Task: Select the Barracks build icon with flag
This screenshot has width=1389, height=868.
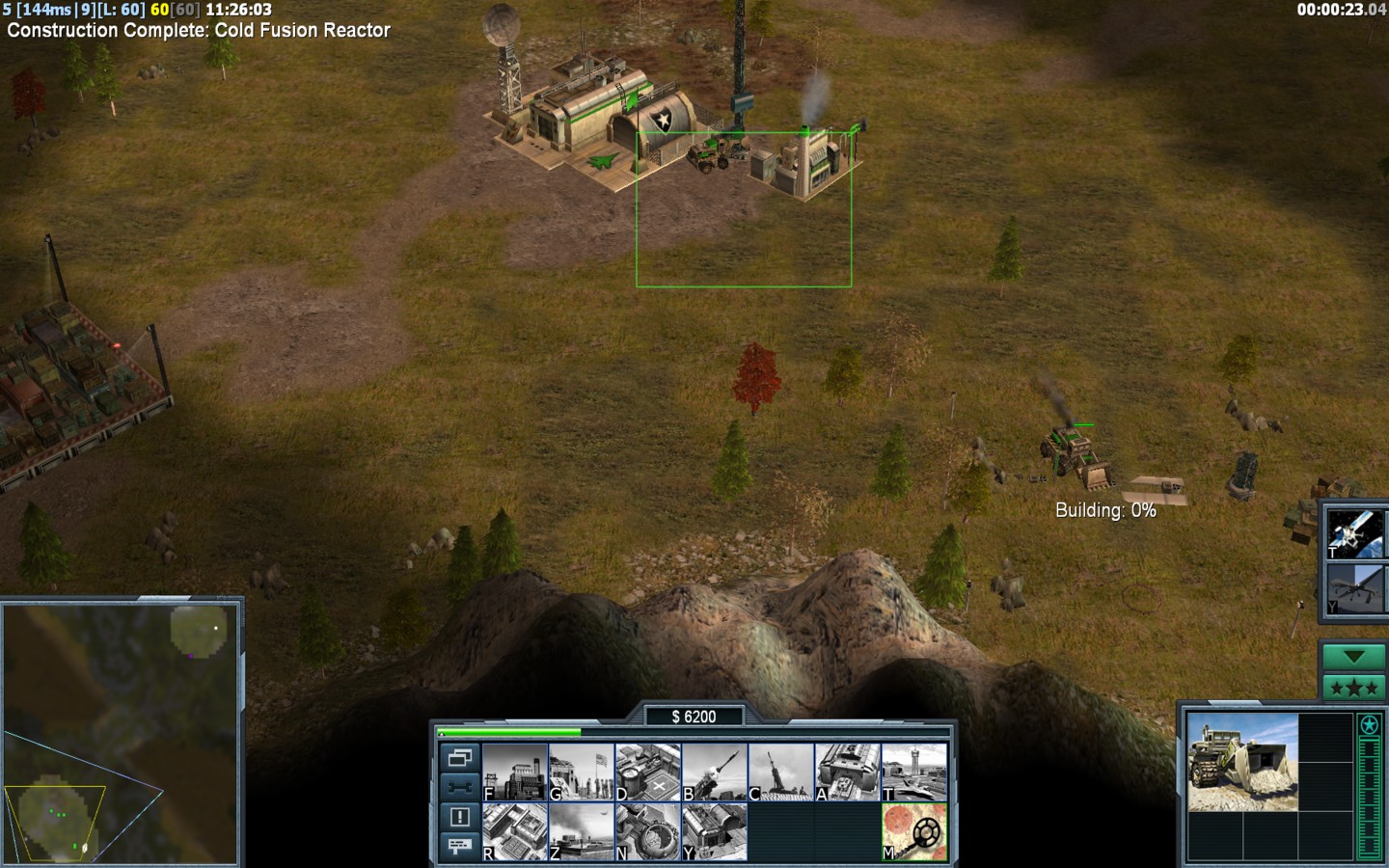Action: click(x=582, y=772)
